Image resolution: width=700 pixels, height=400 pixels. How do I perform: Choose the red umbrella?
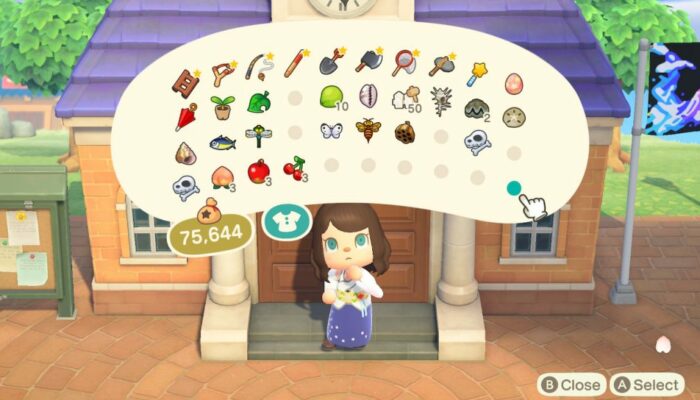pyautogui.click(x=186, y=118)
